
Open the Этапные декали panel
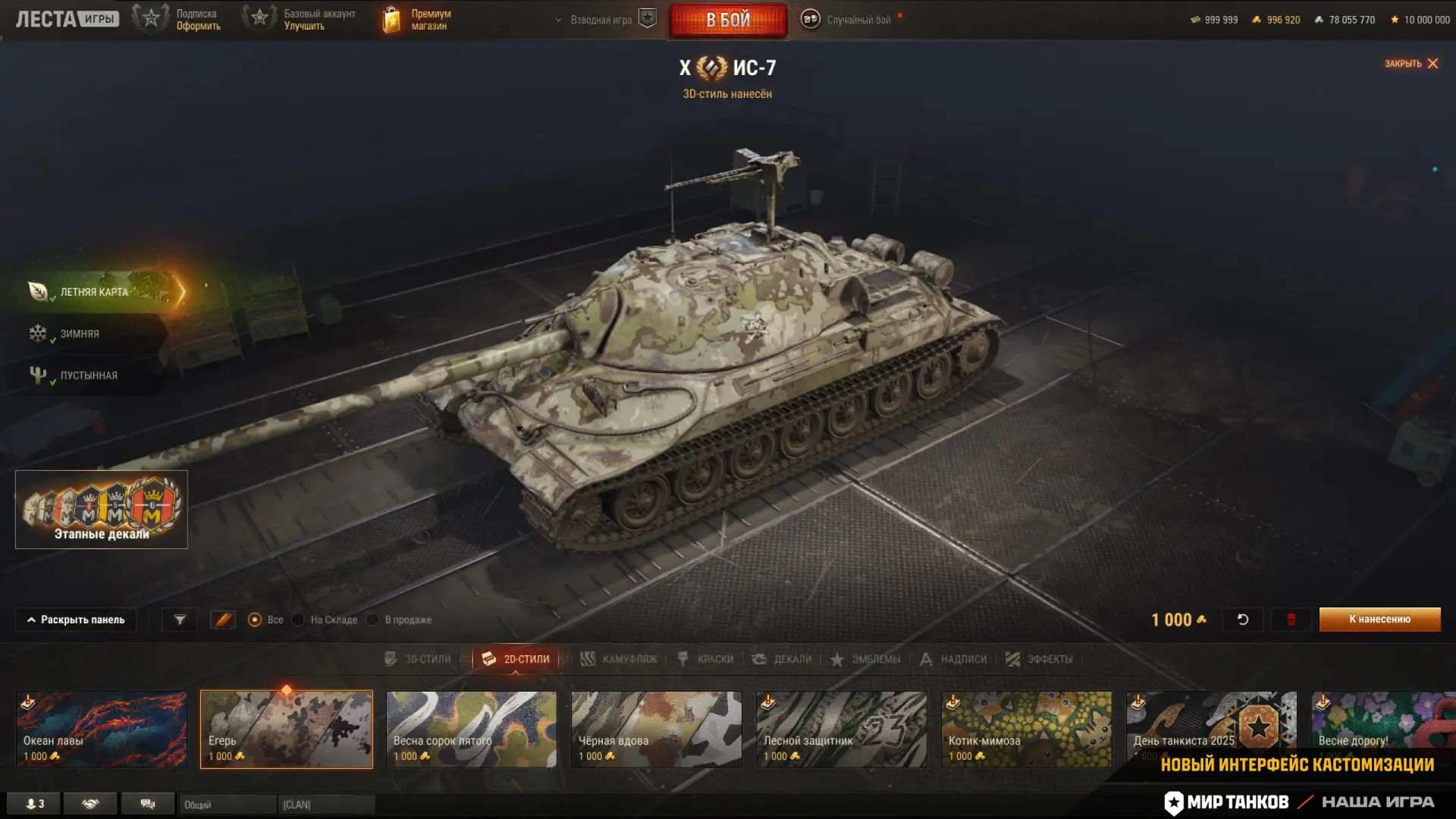[x=102, y=510]
